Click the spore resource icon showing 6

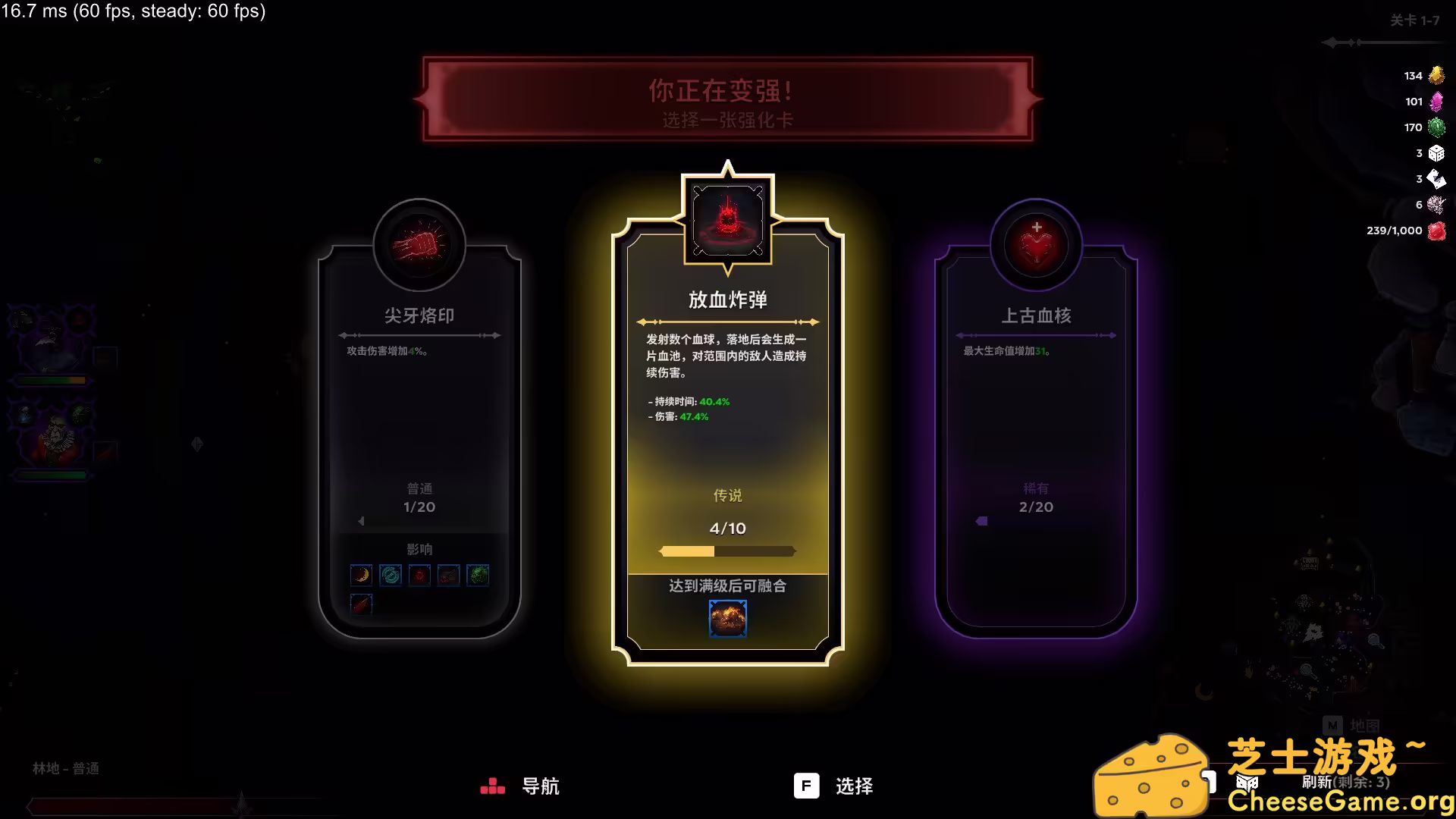pos(1436,205)
